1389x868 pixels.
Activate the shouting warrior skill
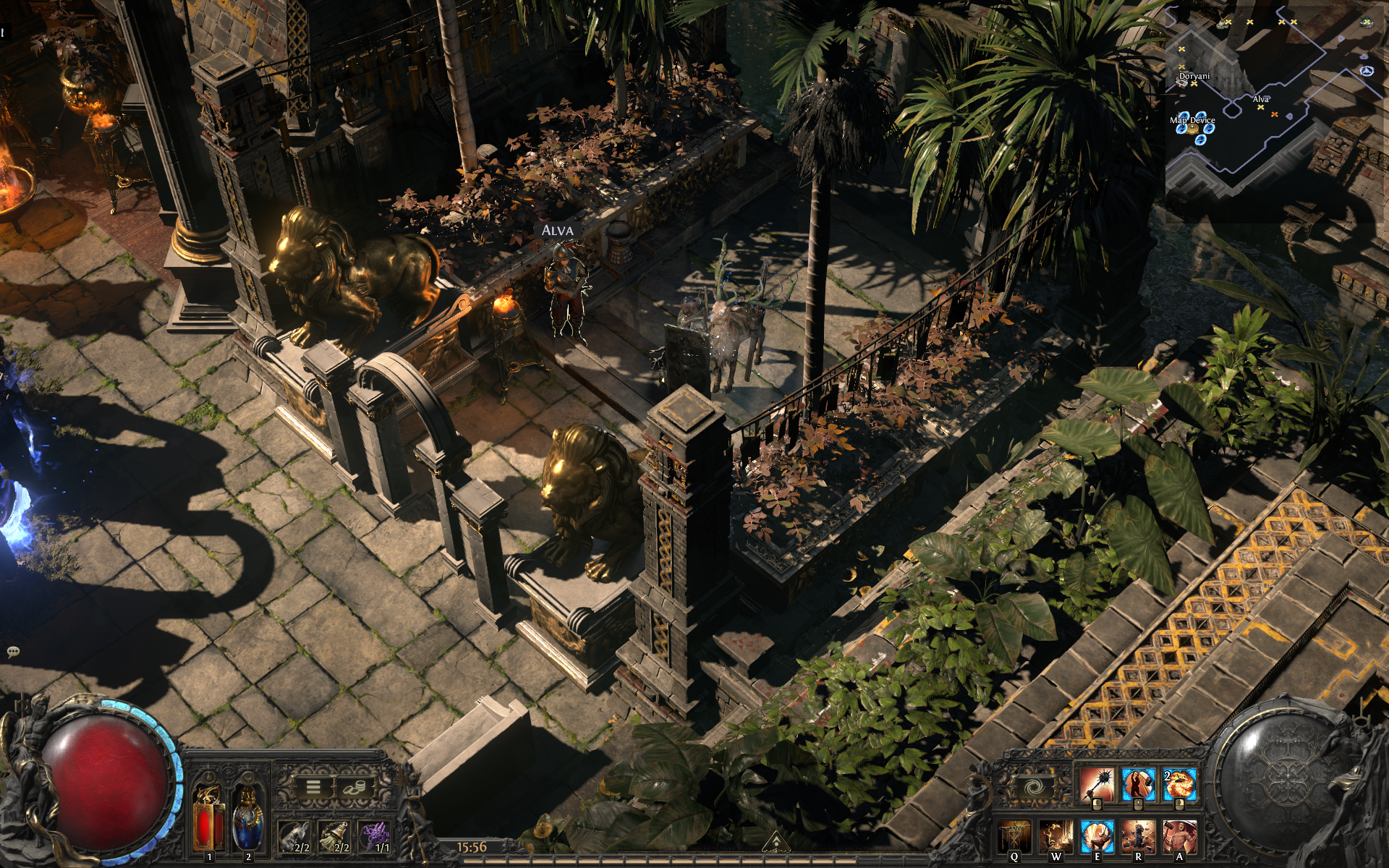pyautogui.click(x=1179, y=837)
